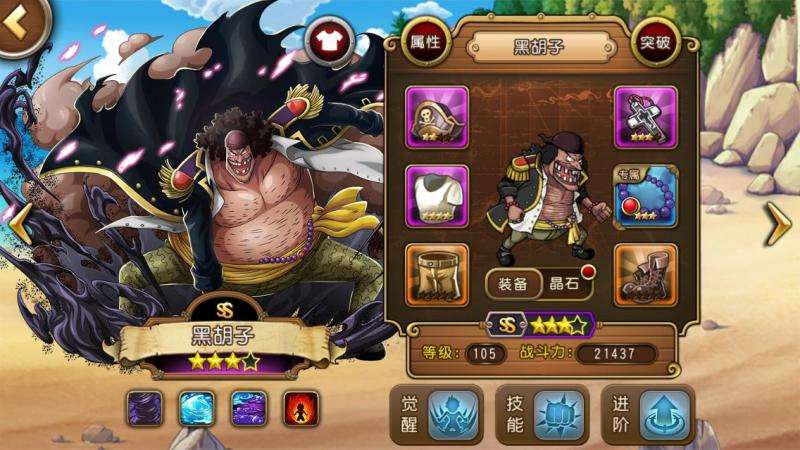View the blue swirl skill icon

[x=197, y=408]
